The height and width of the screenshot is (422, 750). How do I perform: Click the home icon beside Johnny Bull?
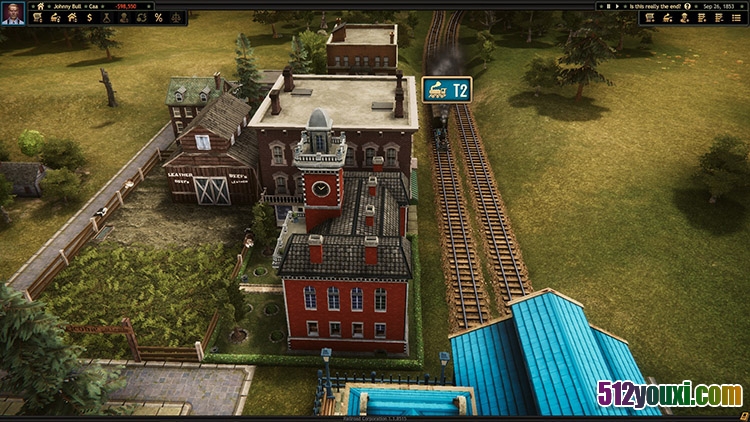[x=41, y=5]
